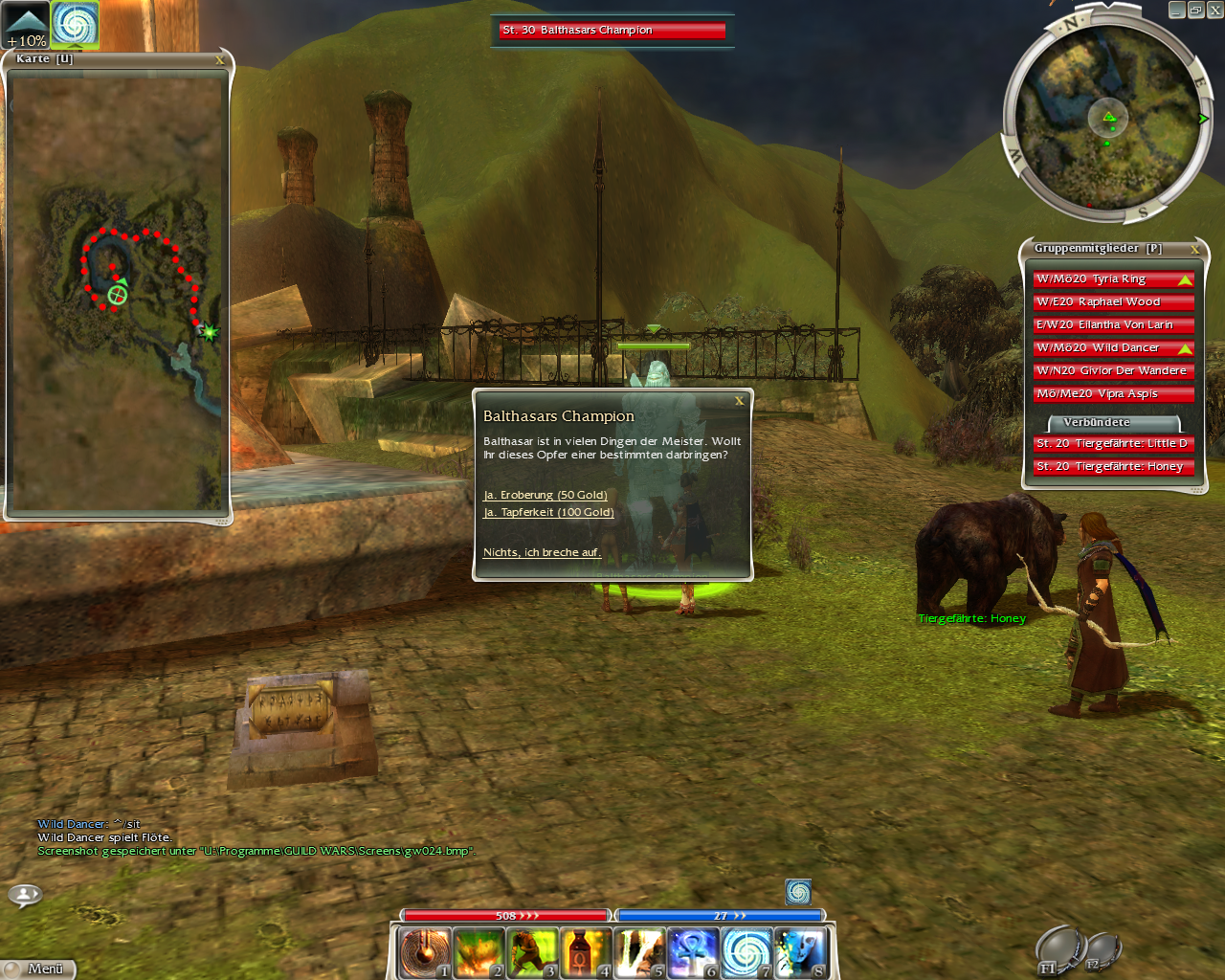Activate the blue spiral skill in slot 7
The width and height of the screenshot is (1225, 980).
coord(746,953)
